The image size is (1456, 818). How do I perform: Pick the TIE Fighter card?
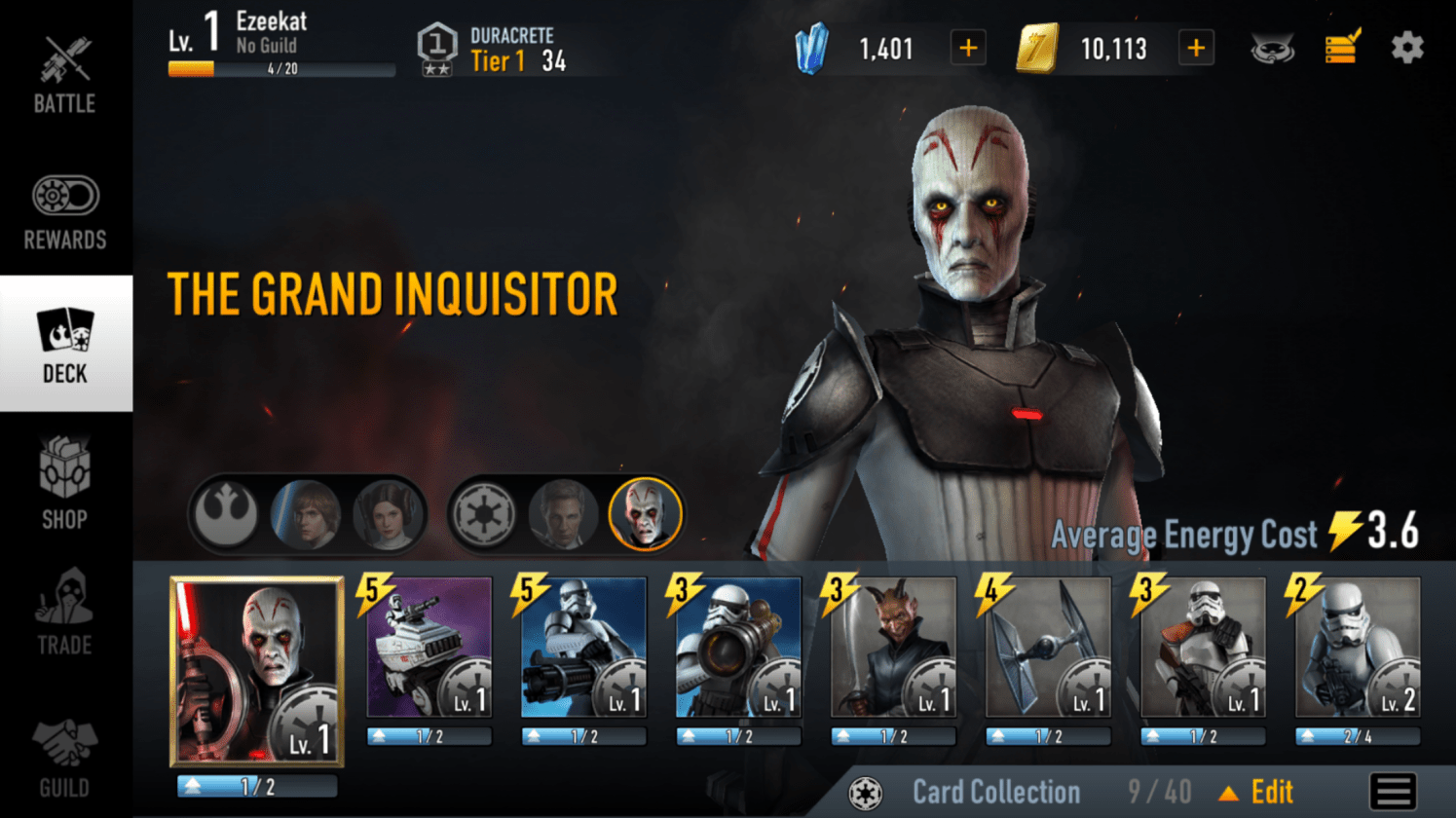[x=1048, y=648]
